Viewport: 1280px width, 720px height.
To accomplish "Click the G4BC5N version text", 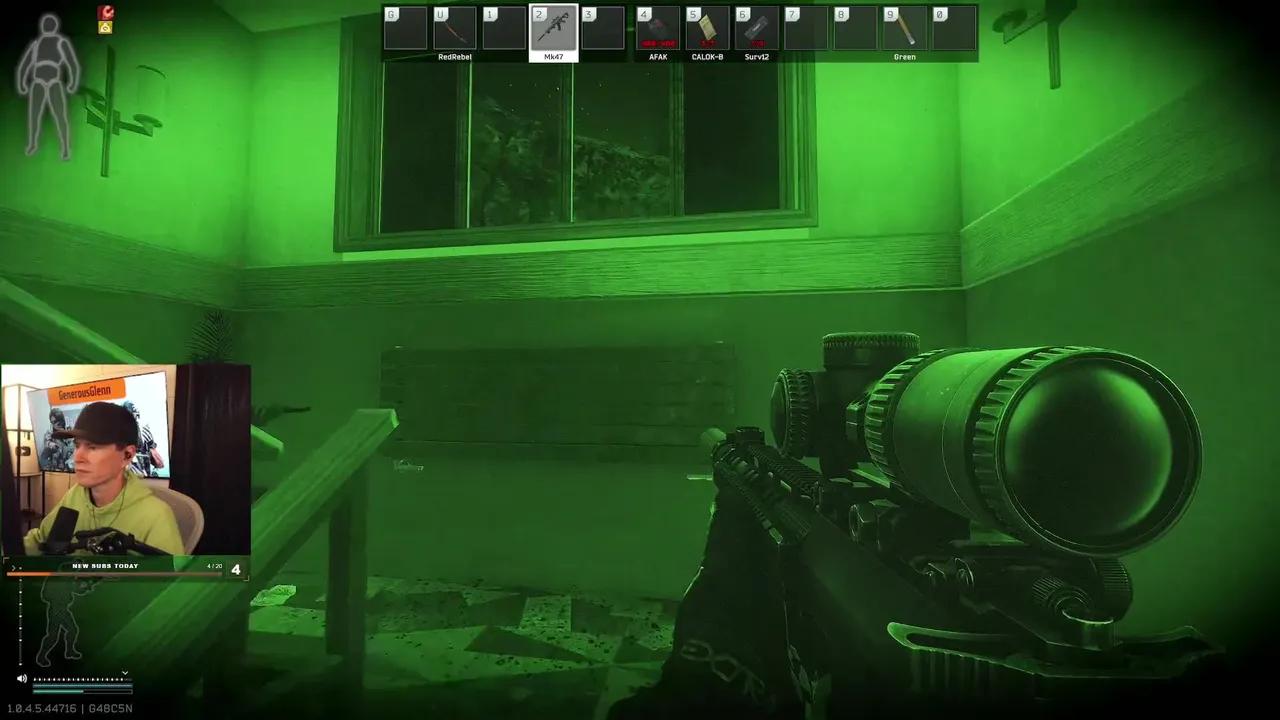I will (x=112, y=707).
